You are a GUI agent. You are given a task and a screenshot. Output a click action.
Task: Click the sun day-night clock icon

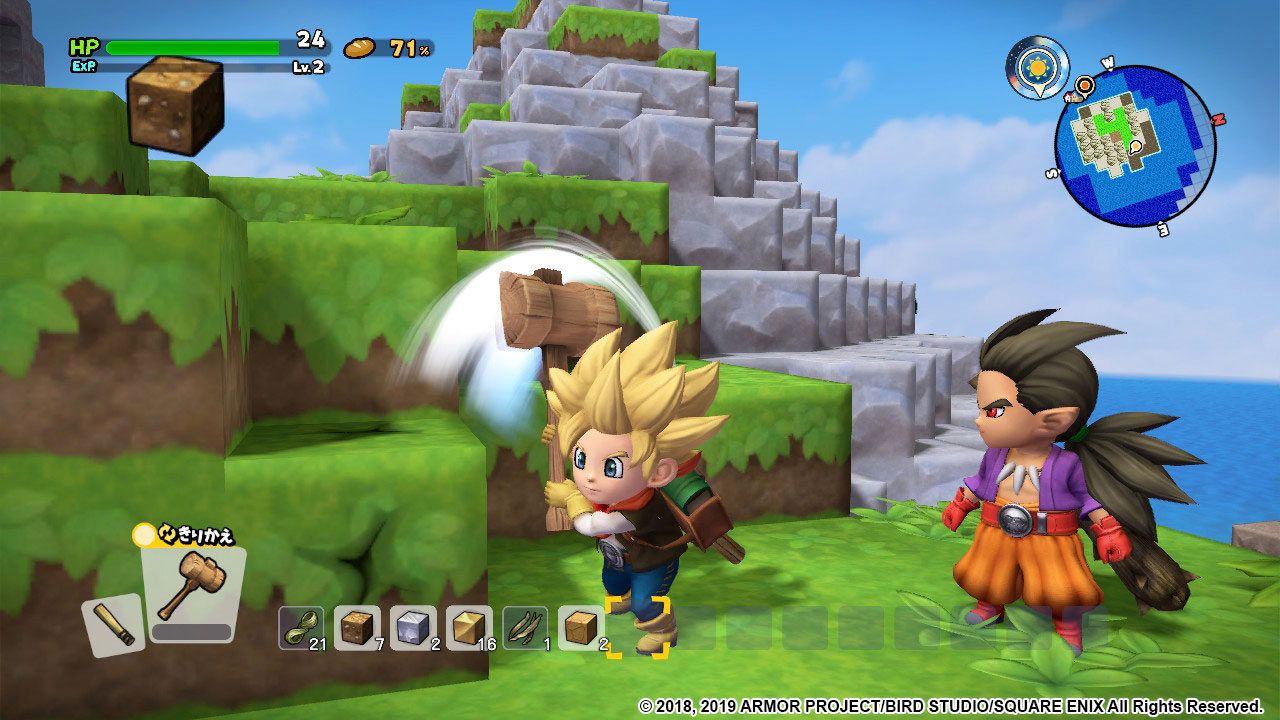tap(1037, 67)
